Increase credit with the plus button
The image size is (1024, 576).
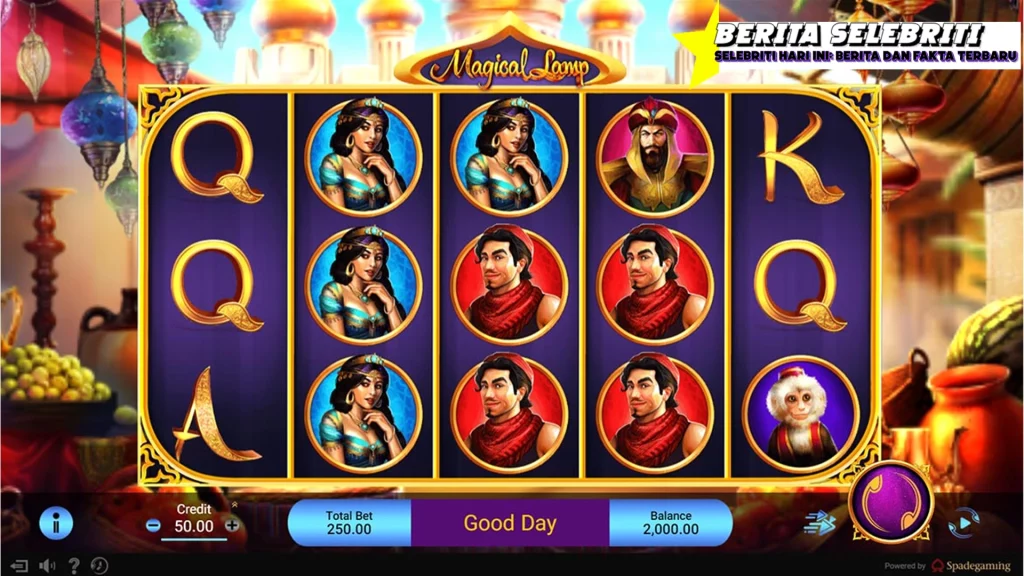click(x=232, y=525)
